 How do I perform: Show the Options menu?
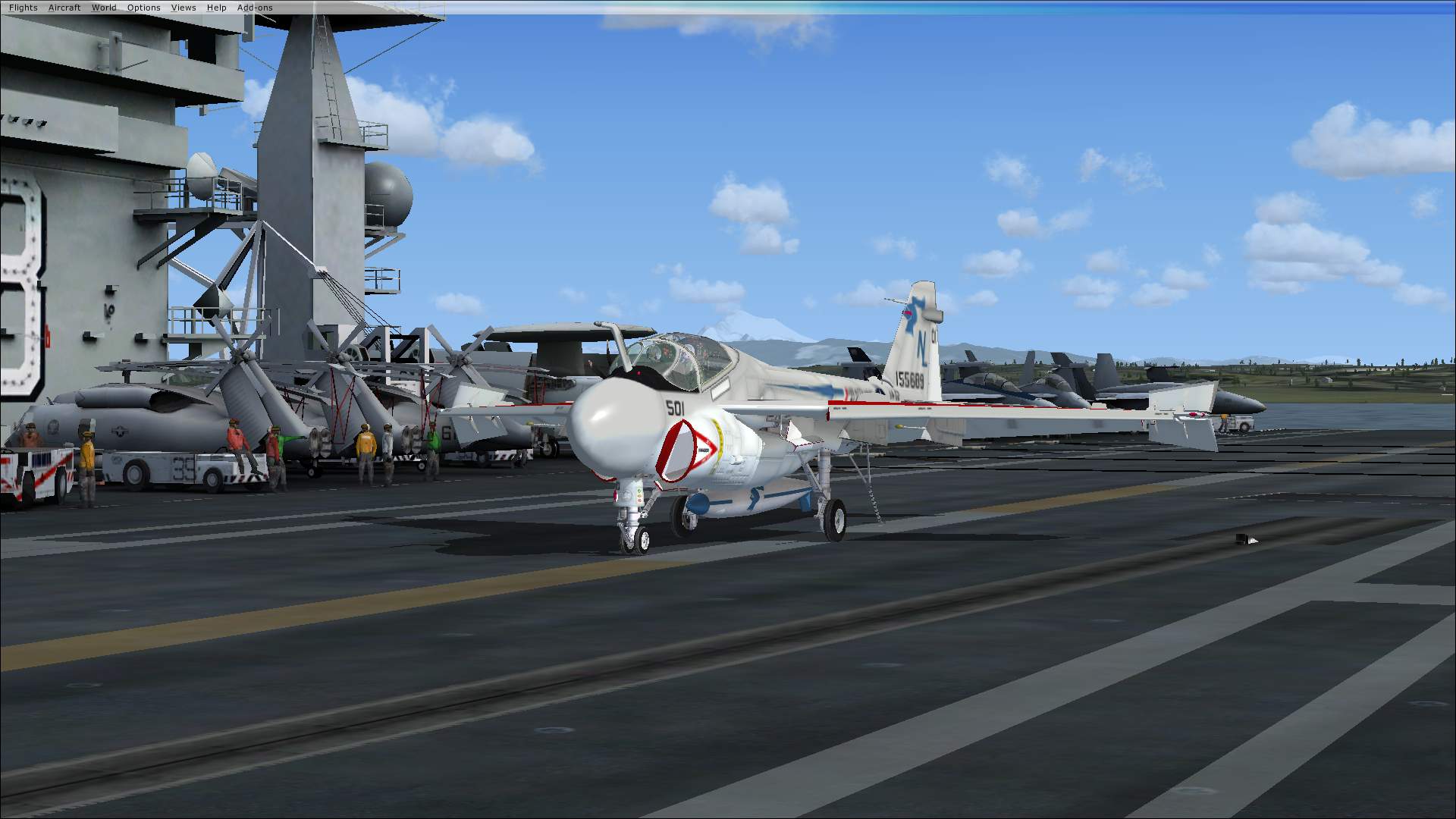coord(144,8)
